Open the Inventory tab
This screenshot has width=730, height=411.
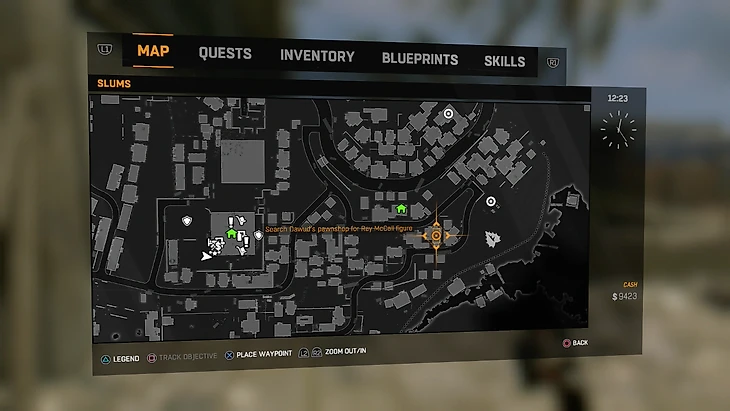click(317, 57)
